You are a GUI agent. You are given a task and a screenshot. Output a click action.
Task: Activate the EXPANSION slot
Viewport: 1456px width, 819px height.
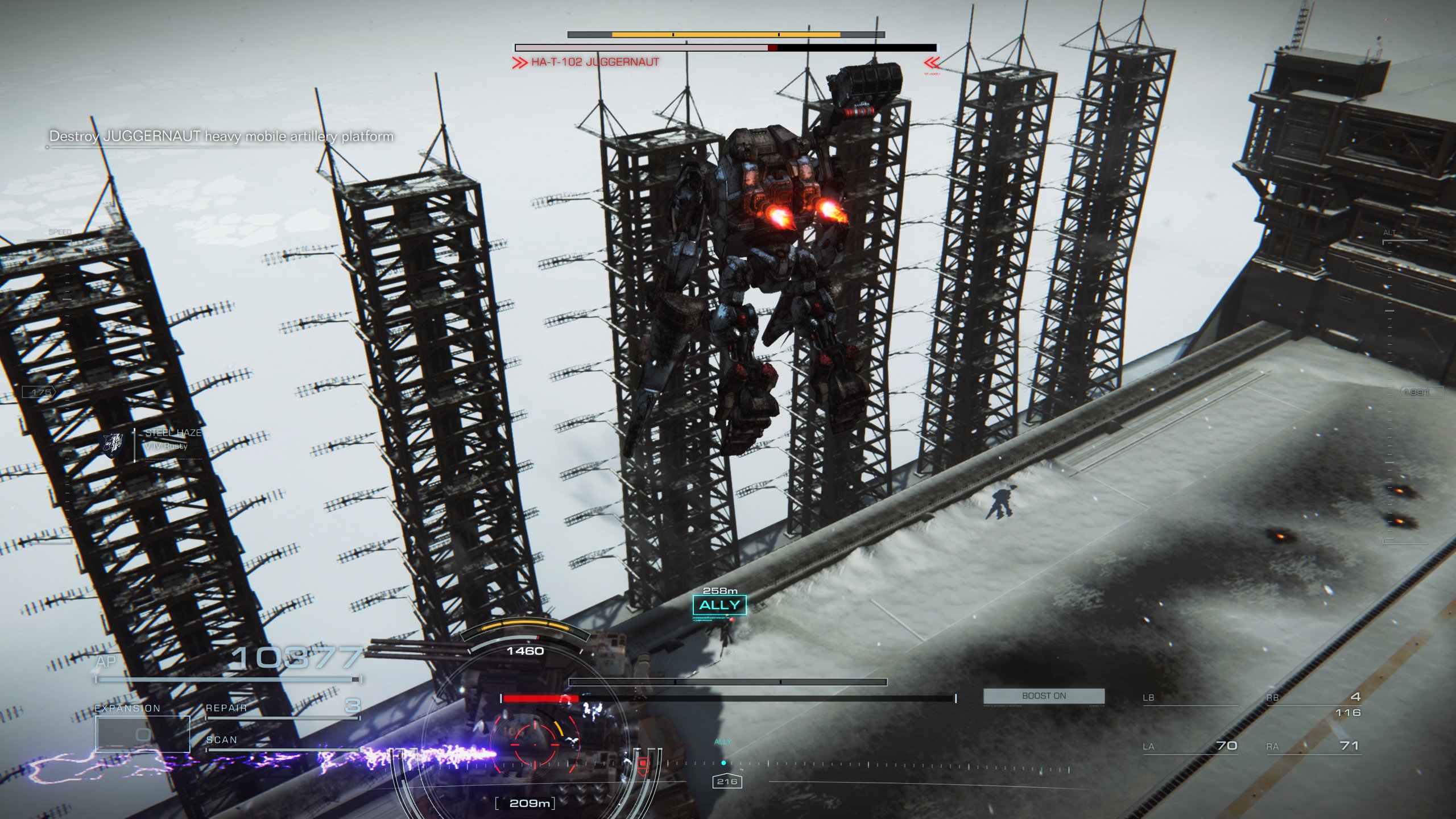point(142,734)
